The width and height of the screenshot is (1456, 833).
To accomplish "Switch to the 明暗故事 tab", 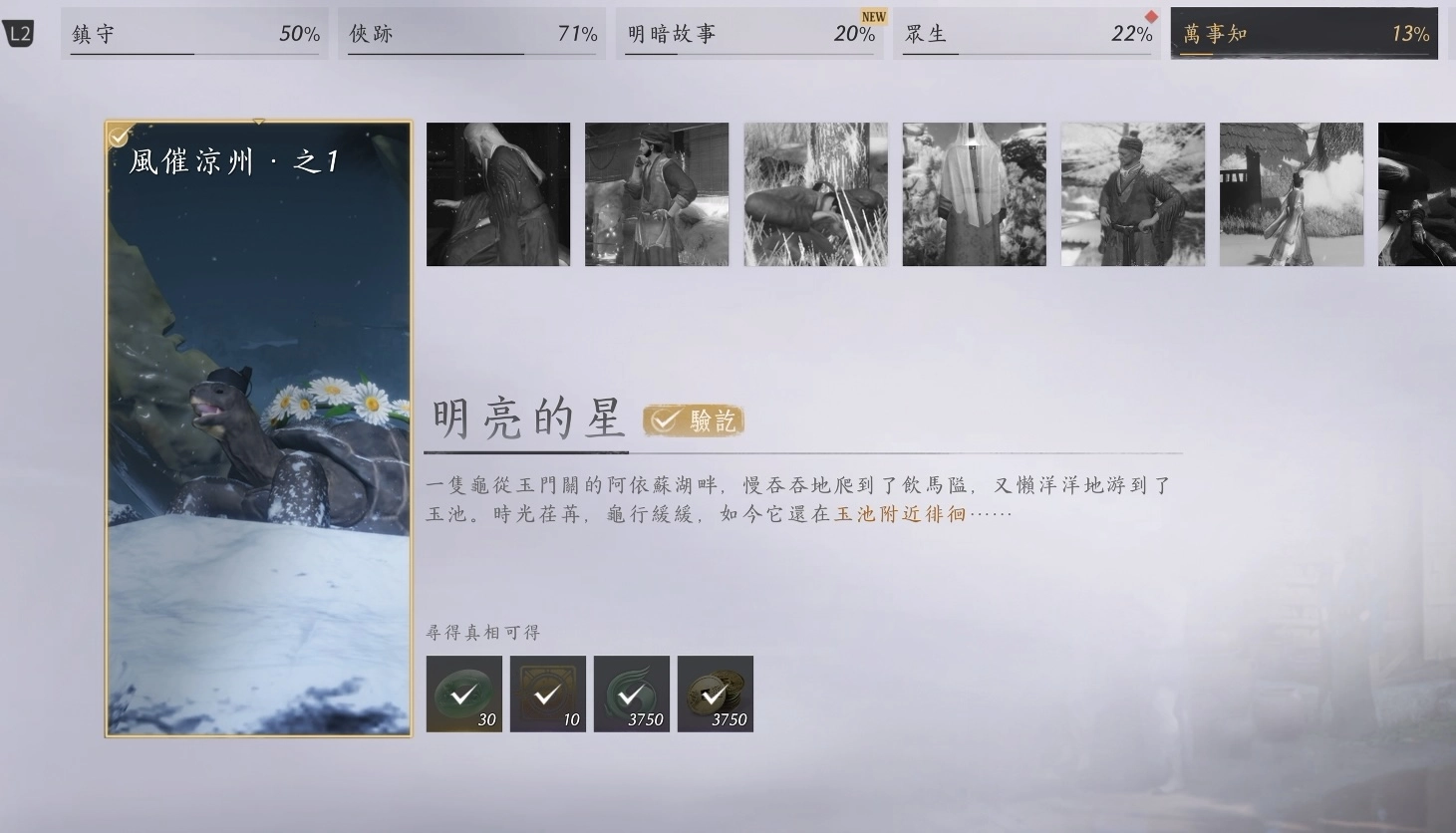I will coord(750,33).
